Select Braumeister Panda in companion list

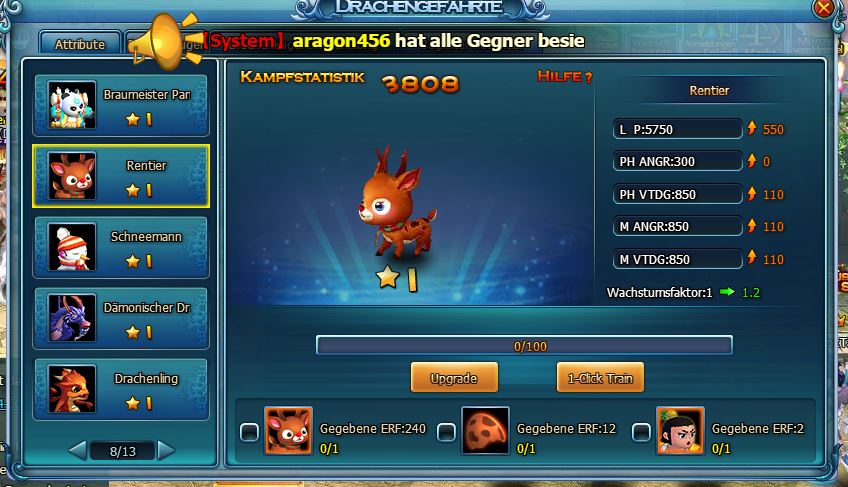tap(120, 106)
